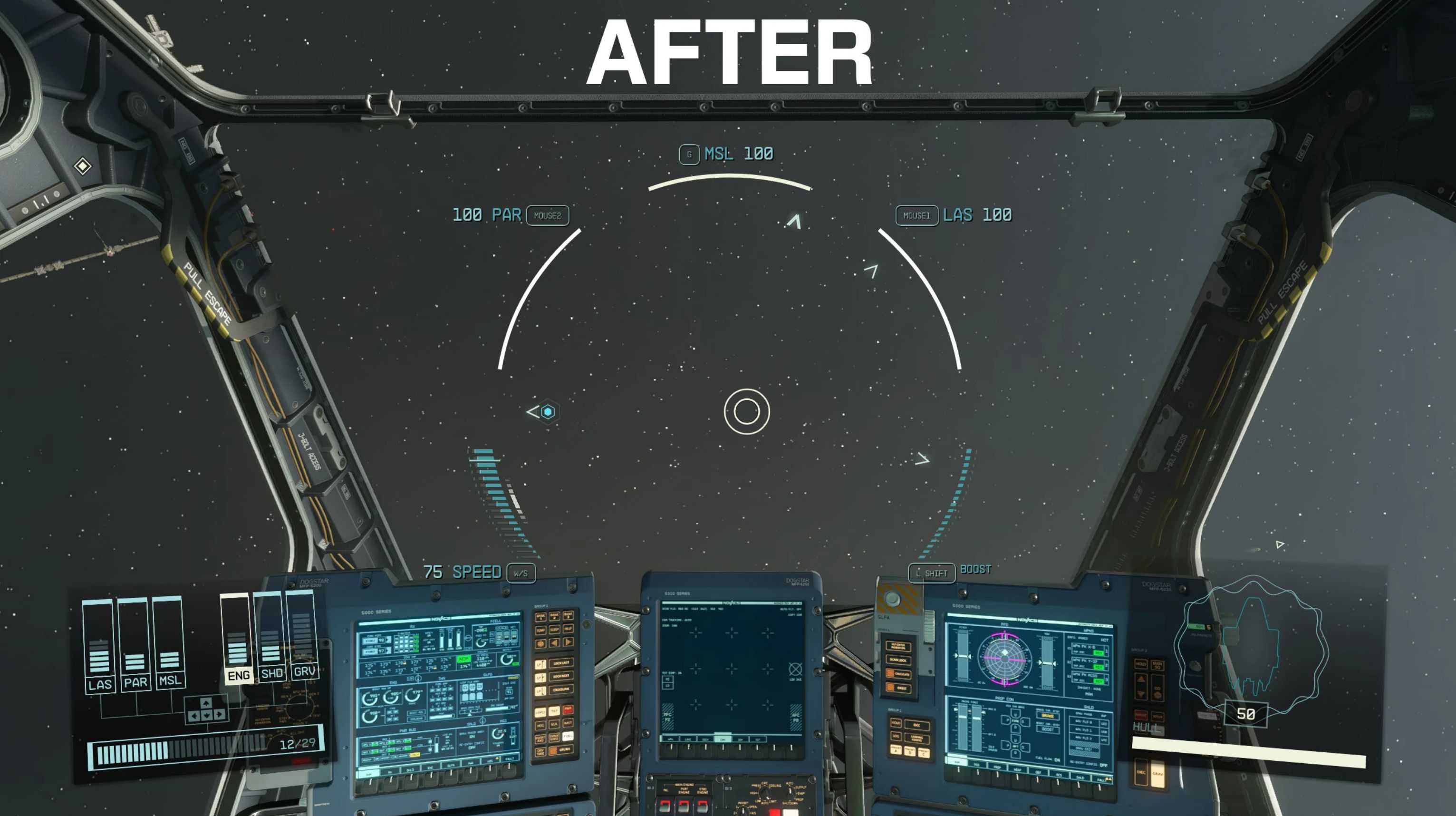Click the white diamond objective marker
Image resolution: width=1456 pixels, height=816 pixels.
(x=83, y=166)
